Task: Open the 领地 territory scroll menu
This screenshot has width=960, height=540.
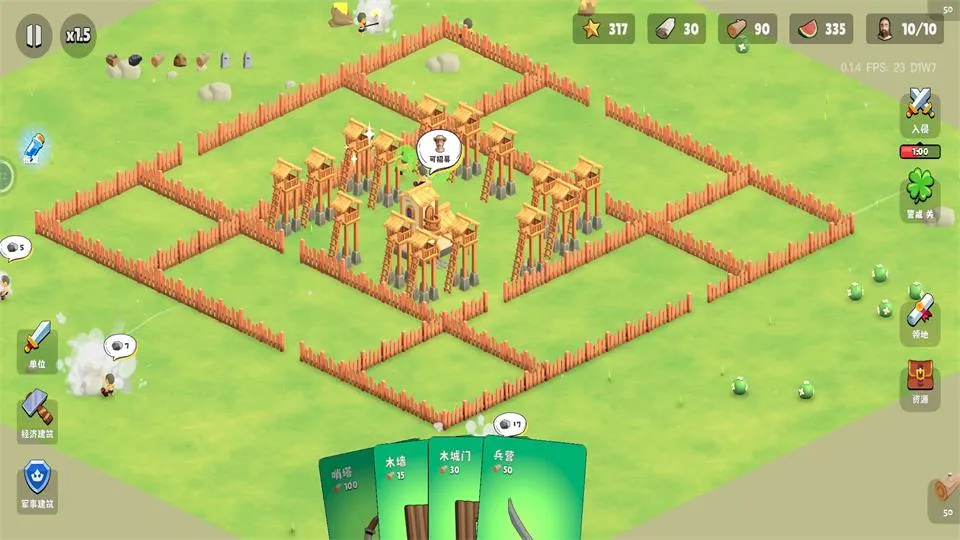Action: (920, 318)
